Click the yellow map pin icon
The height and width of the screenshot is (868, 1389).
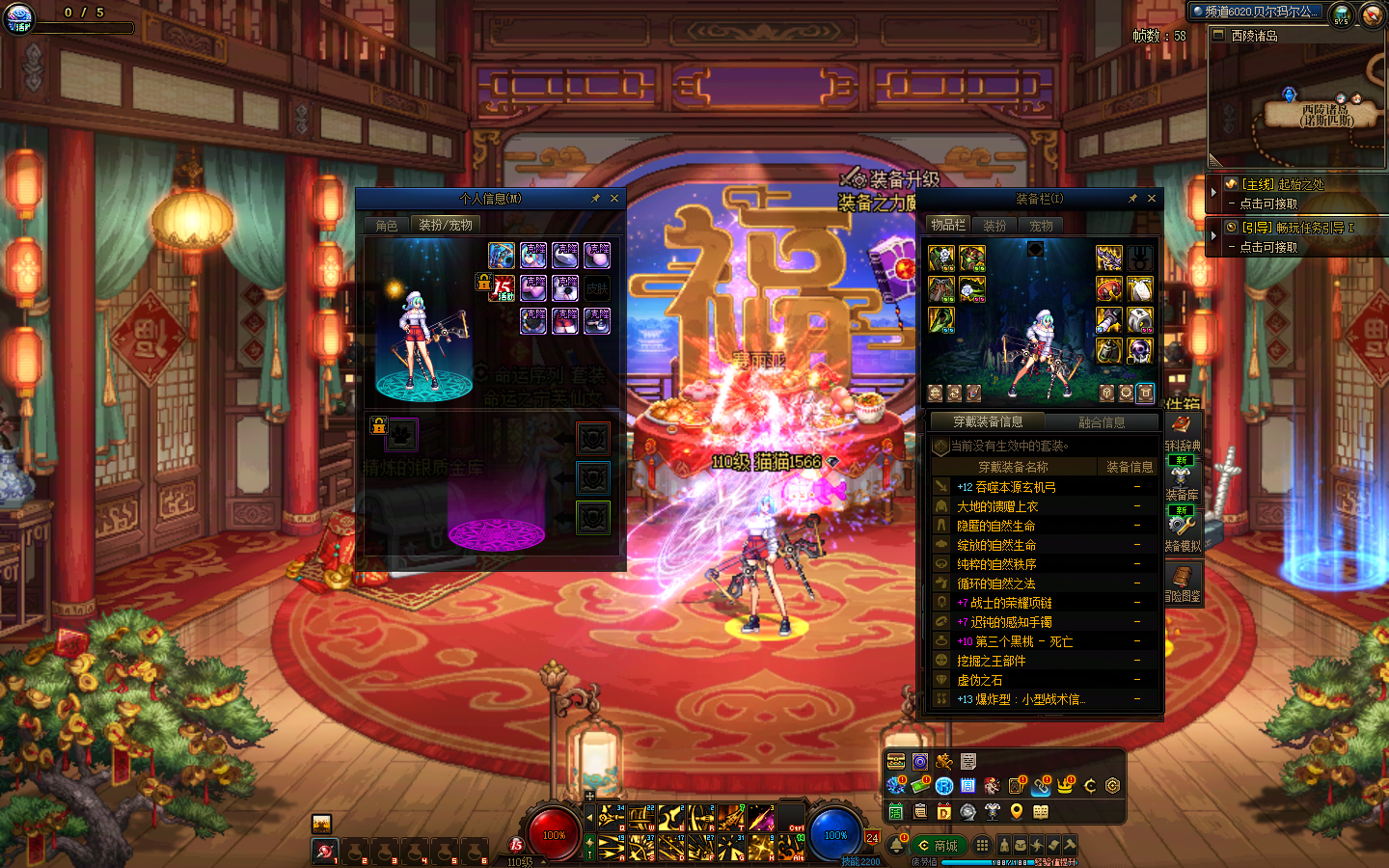point(1016,812)
